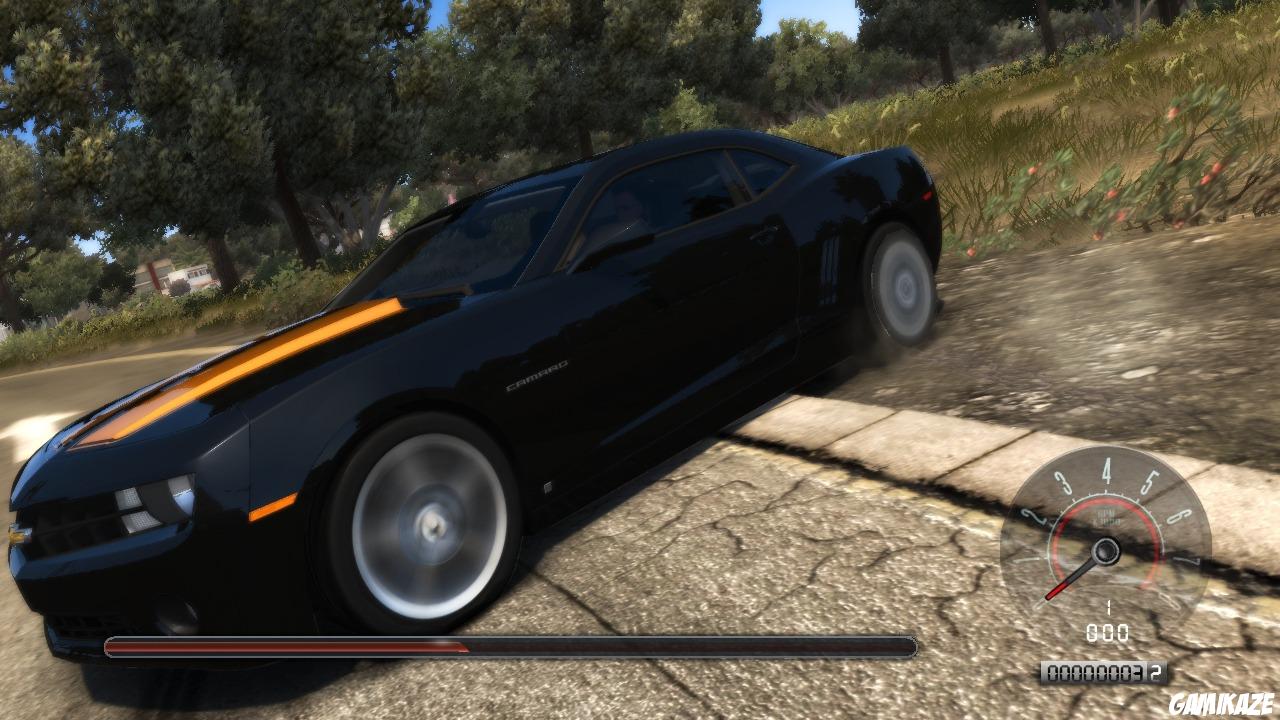Click the last digit 2 on the odometer
1280x720 pixels.
(x=1154, y=673)
